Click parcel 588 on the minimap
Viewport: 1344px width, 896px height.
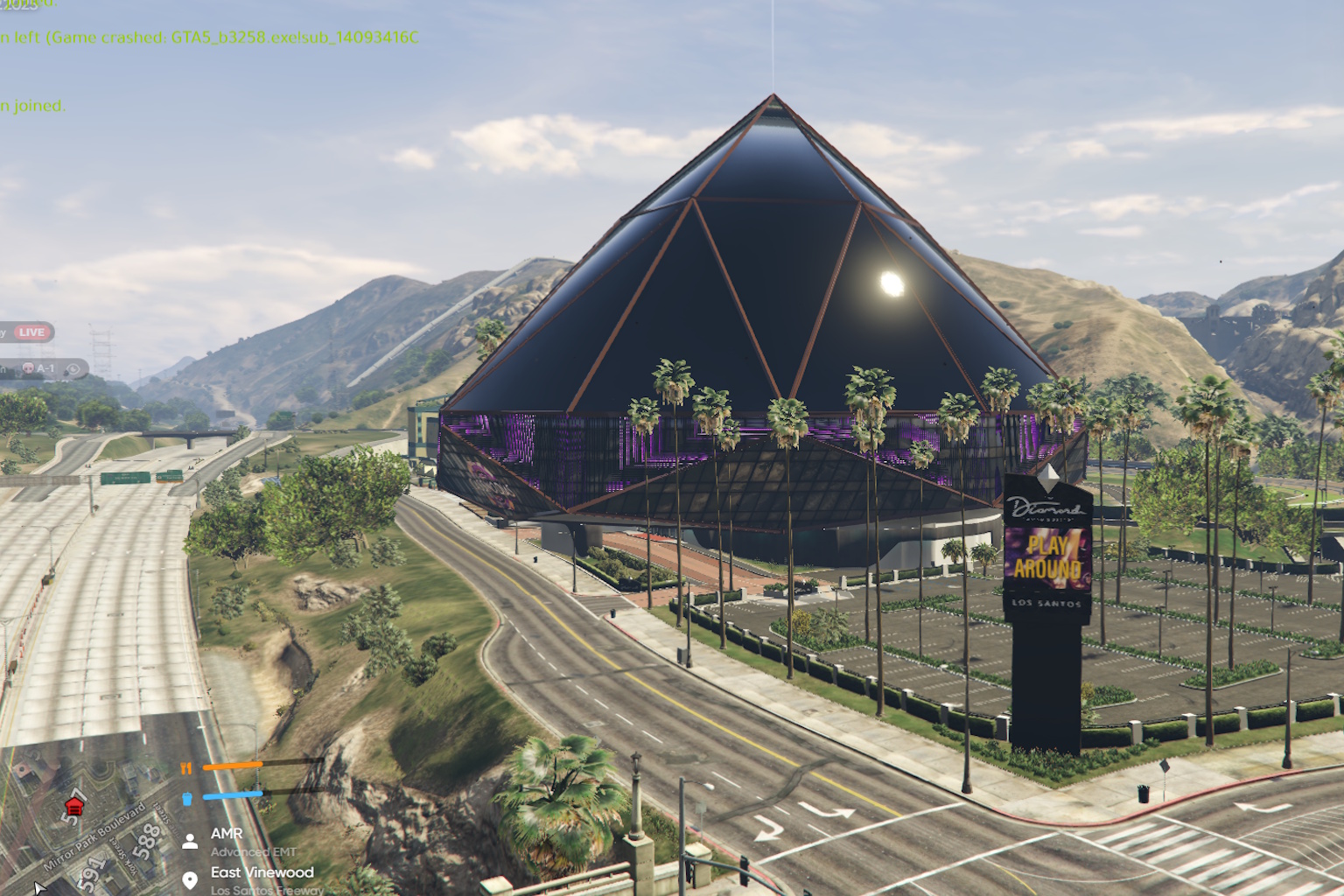click(146, 840)
